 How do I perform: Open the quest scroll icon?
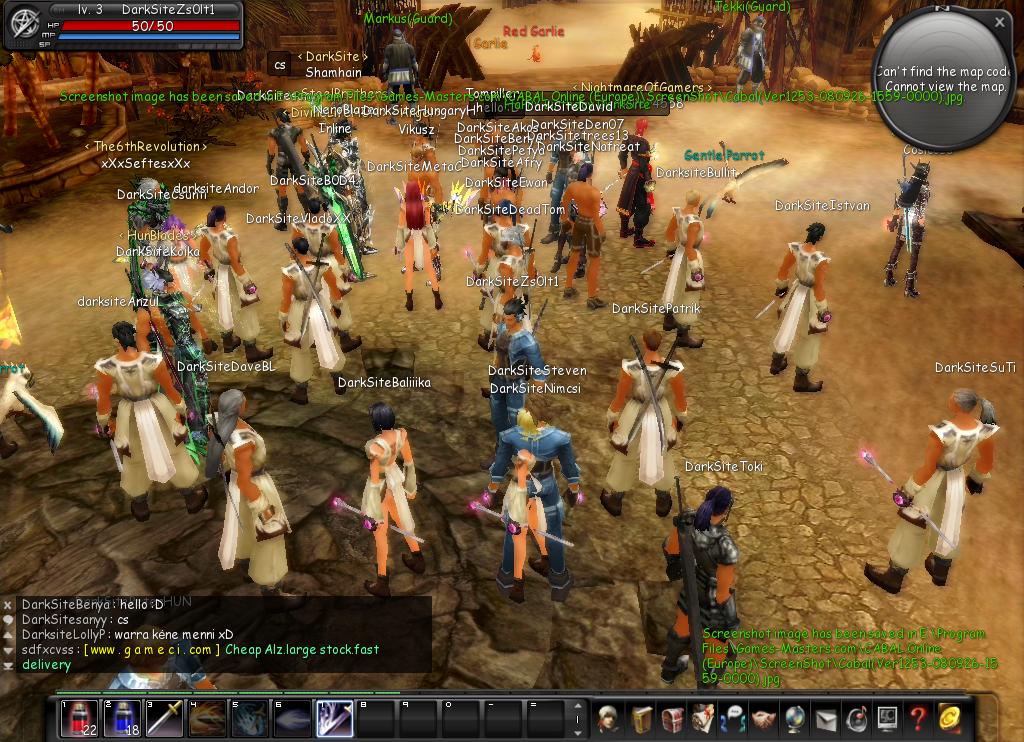coord(702,718)
